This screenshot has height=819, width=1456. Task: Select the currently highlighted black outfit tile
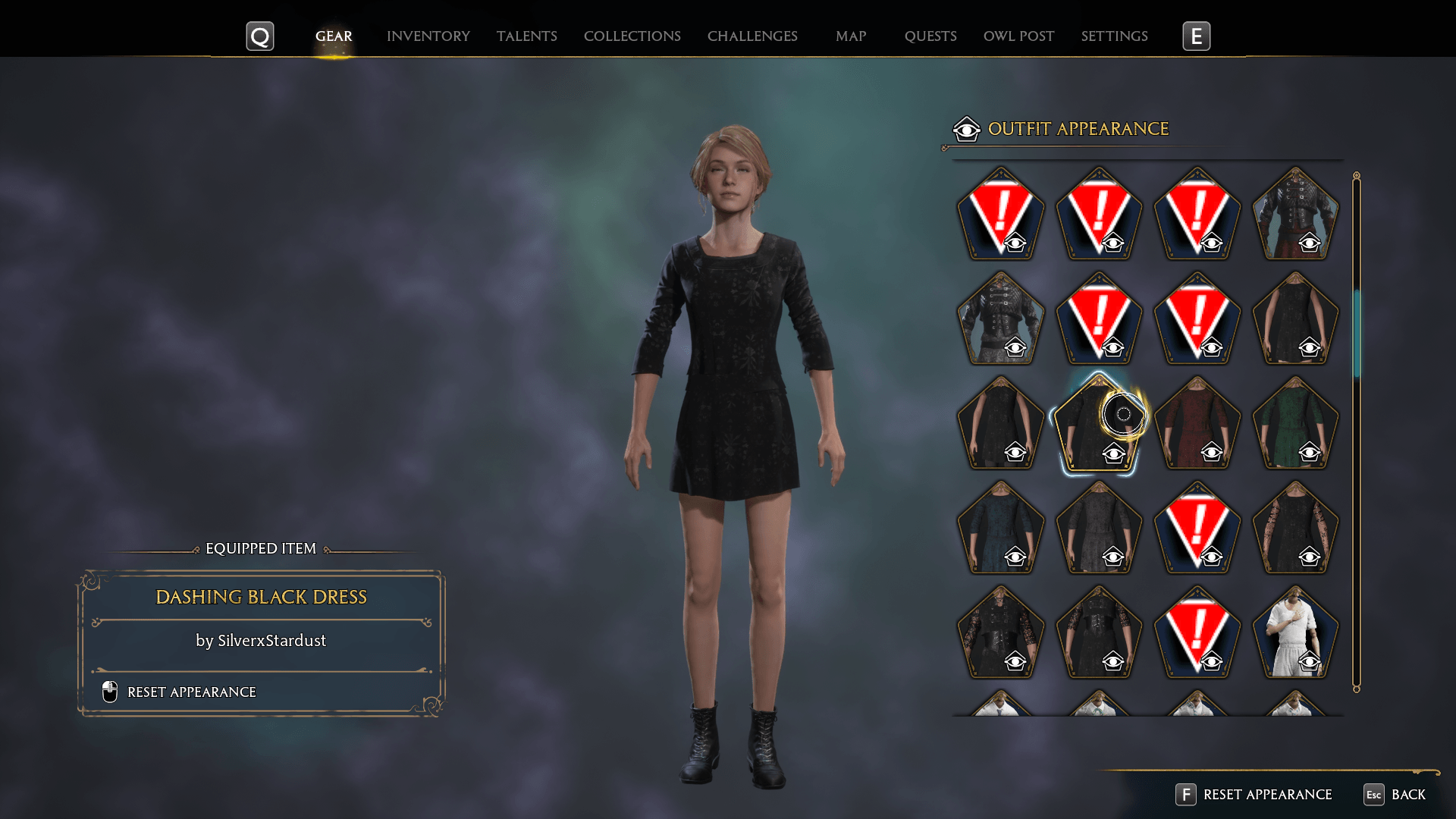1098,425
